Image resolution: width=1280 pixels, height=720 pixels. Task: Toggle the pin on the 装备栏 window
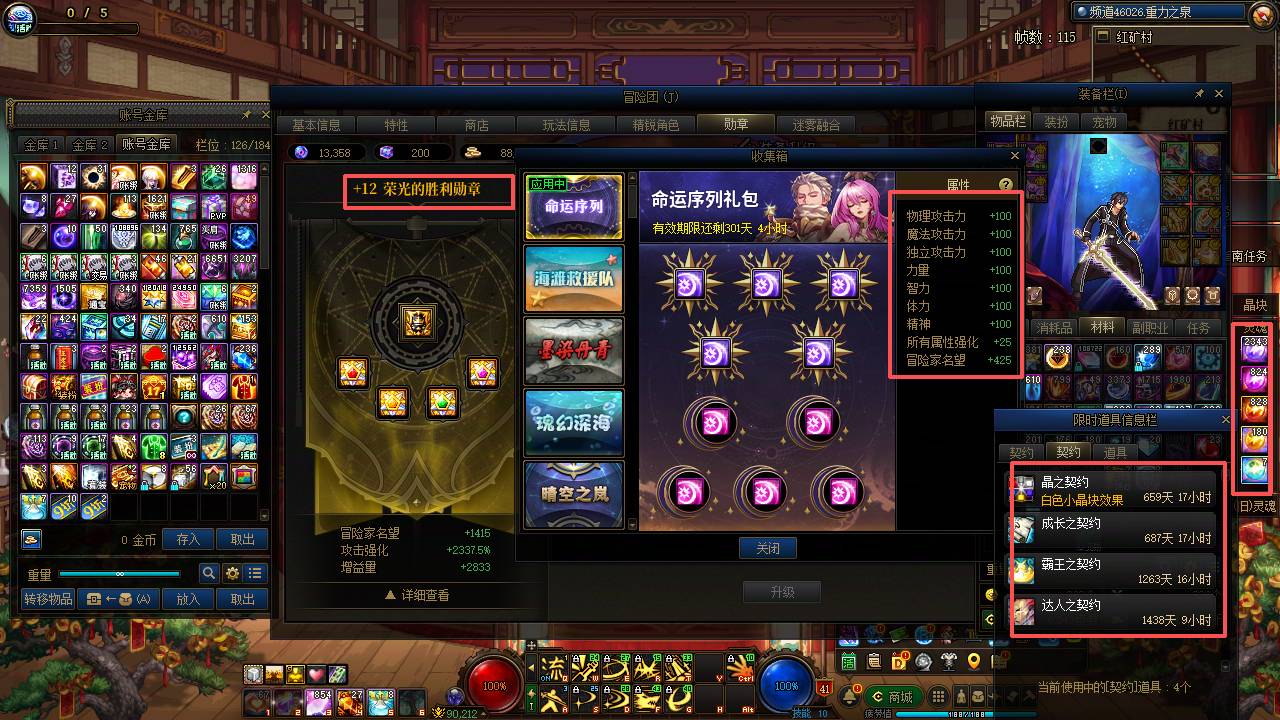[1199, 93]
